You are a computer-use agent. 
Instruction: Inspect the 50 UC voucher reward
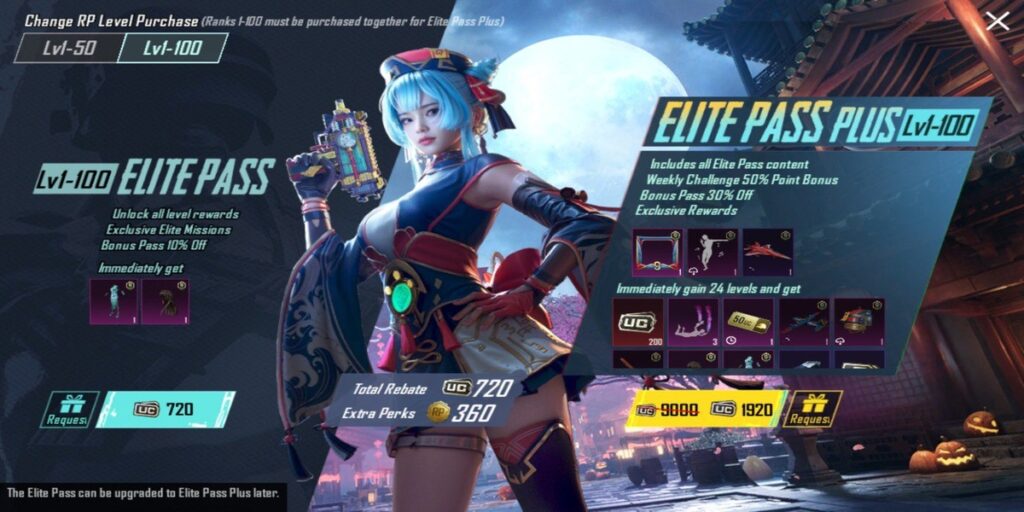pos(748,321)
